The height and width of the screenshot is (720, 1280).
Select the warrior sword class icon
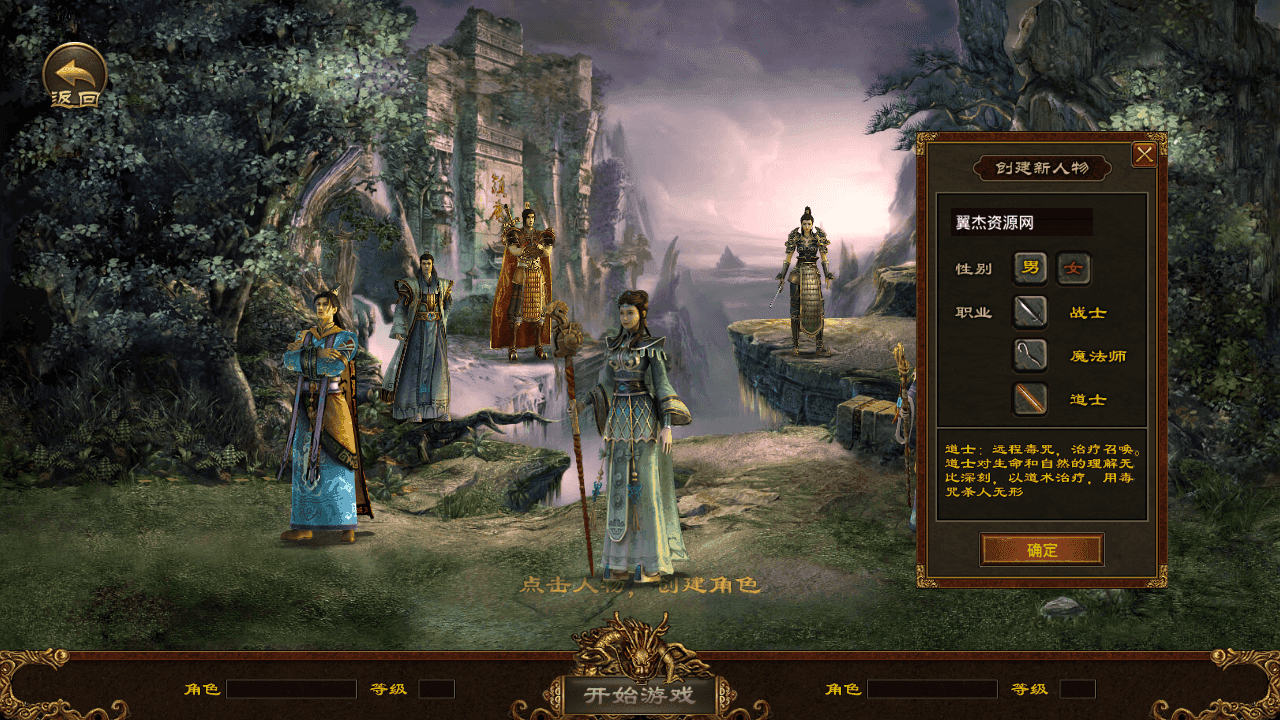(x=1029, y=313)
